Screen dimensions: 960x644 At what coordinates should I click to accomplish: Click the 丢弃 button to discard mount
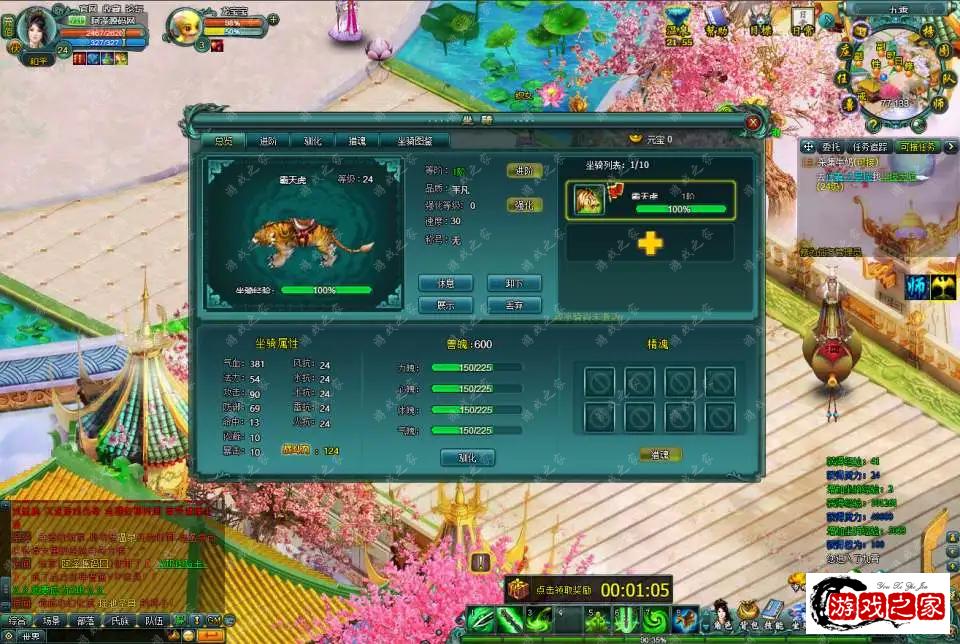click(x=514, y=306)
